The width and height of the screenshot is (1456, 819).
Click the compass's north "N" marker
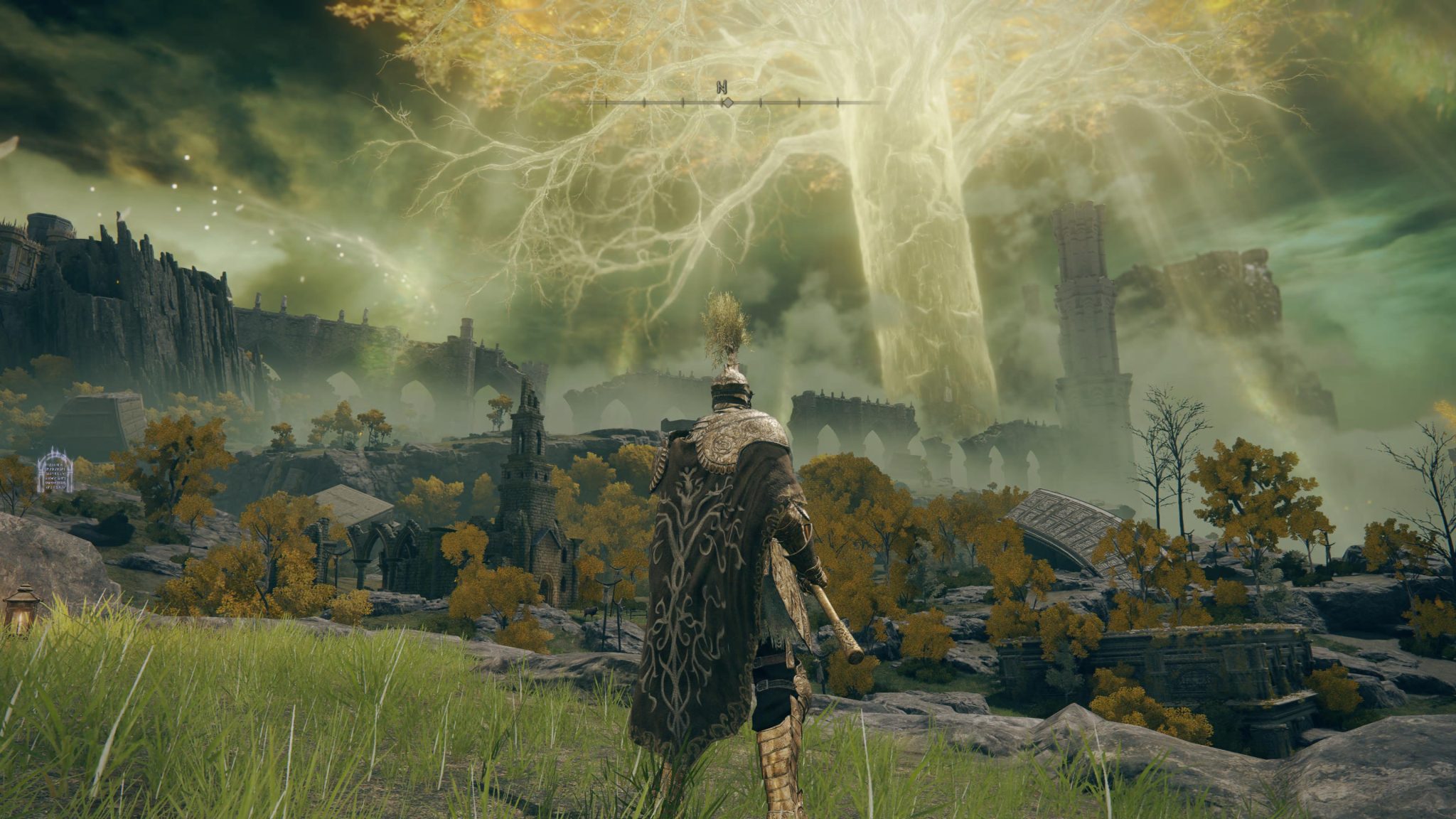[724, 87]
